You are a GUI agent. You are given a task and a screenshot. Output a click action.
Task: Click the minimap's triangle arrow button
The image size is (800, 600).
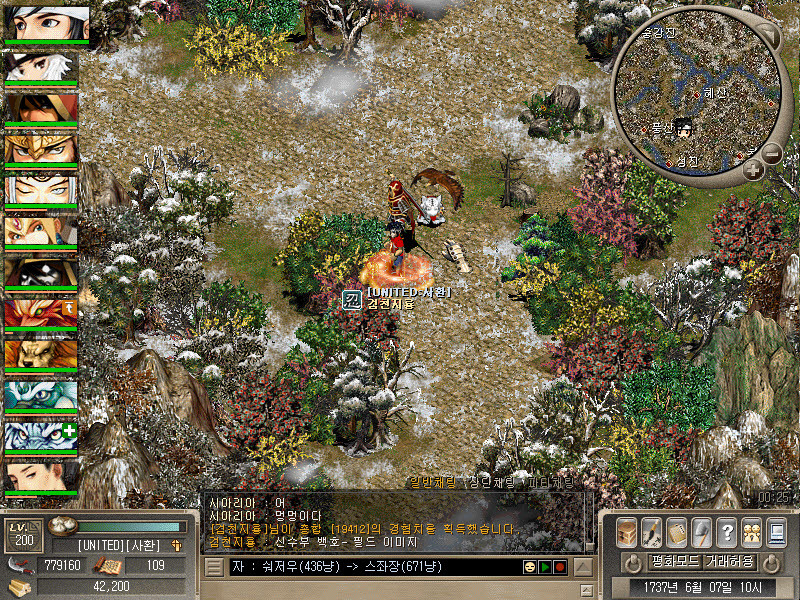(766, 36)
